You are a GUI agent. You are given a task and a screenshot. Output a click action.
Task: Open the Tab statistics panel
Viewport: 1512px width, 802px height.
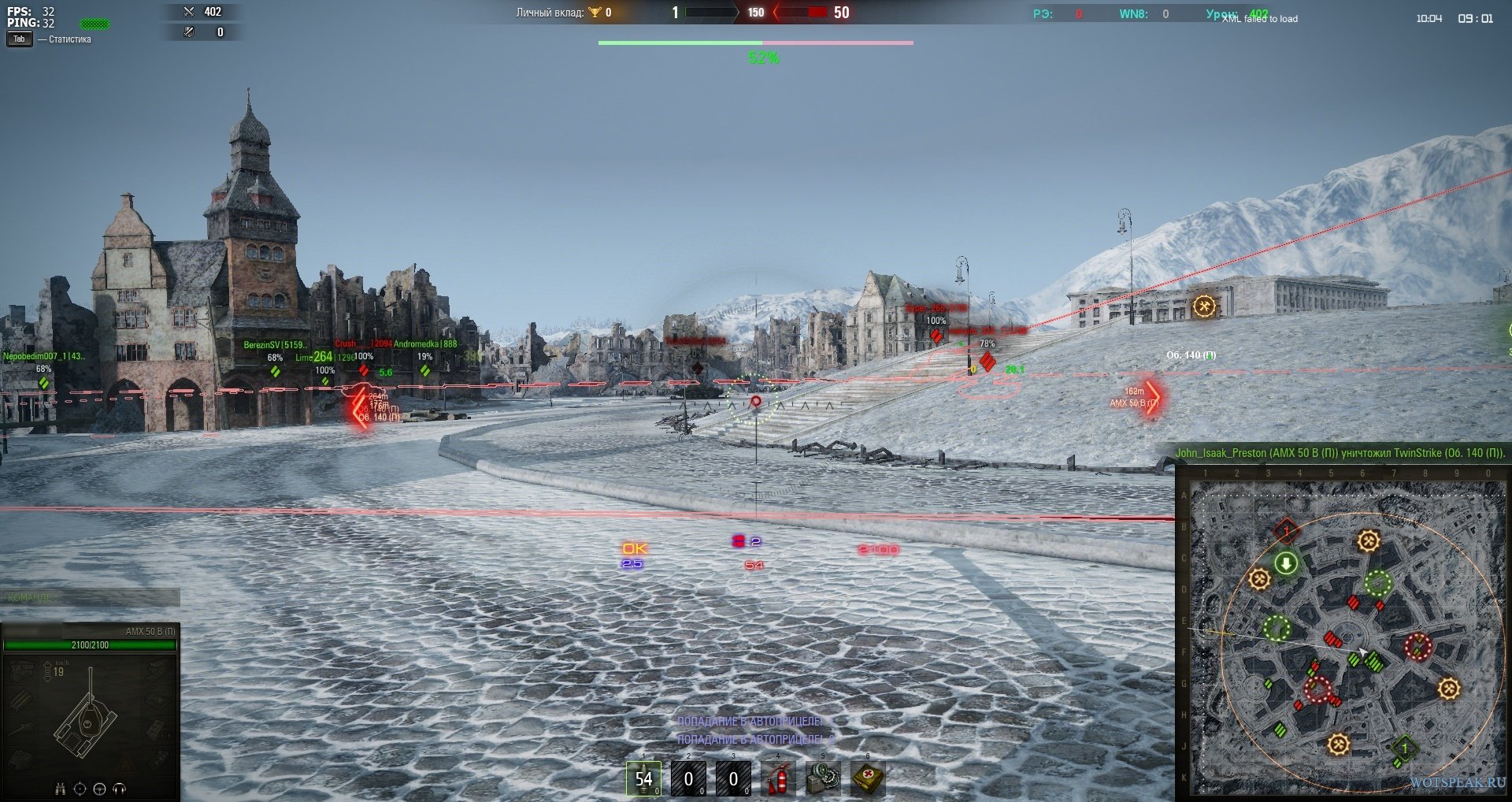point(19,39)
